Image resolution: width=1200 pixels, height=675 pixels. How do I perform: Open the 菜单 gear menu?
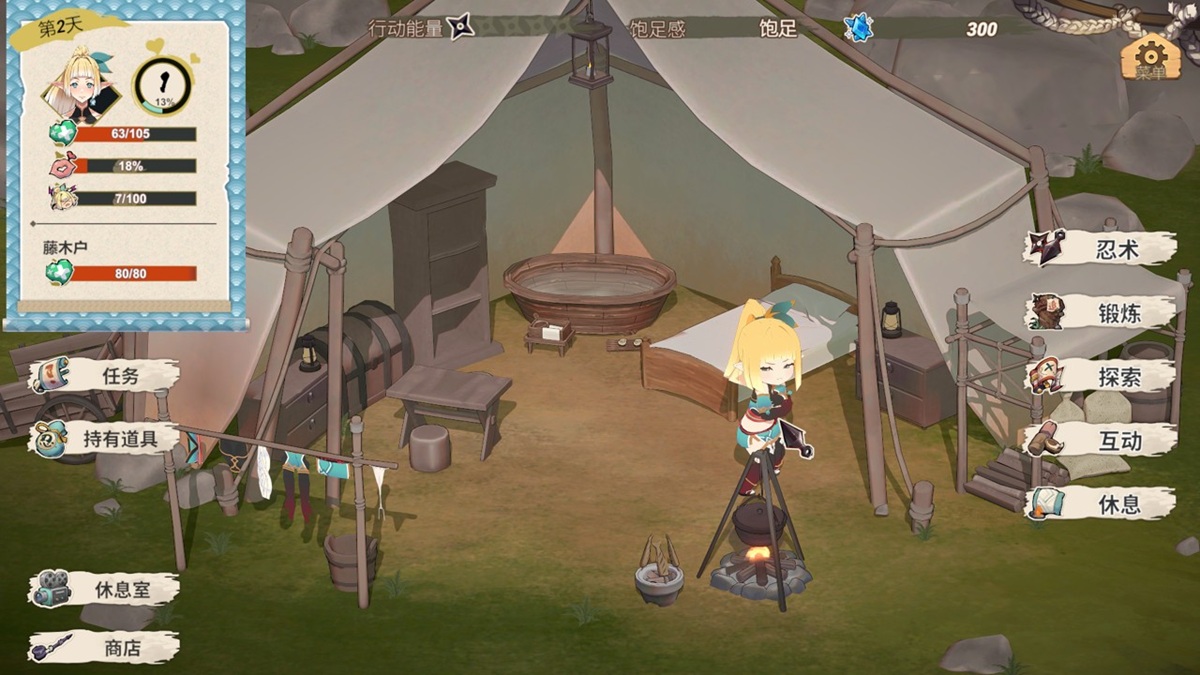tap(1151, 58)
